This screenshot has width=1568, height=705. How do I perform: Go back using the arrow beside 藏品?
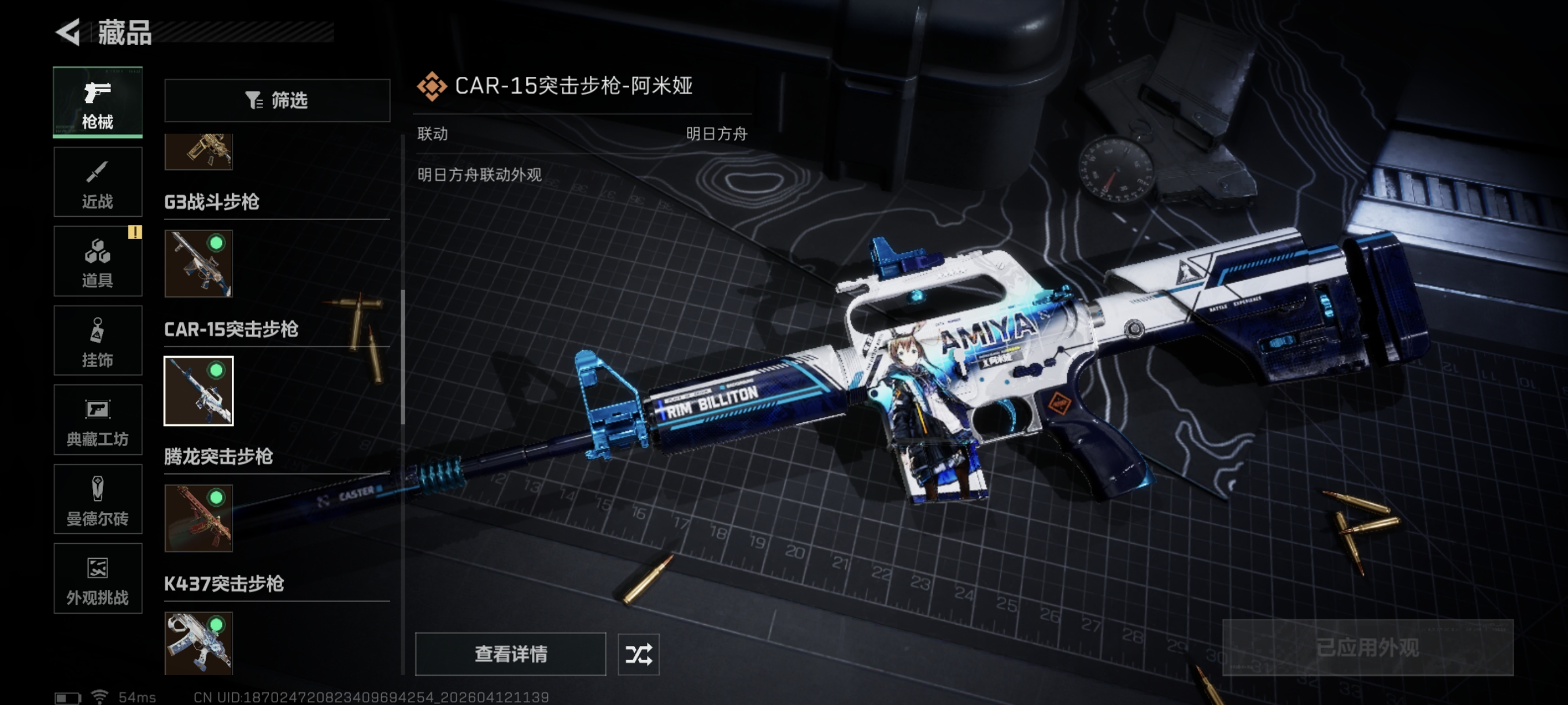click(x=68, y=32)
